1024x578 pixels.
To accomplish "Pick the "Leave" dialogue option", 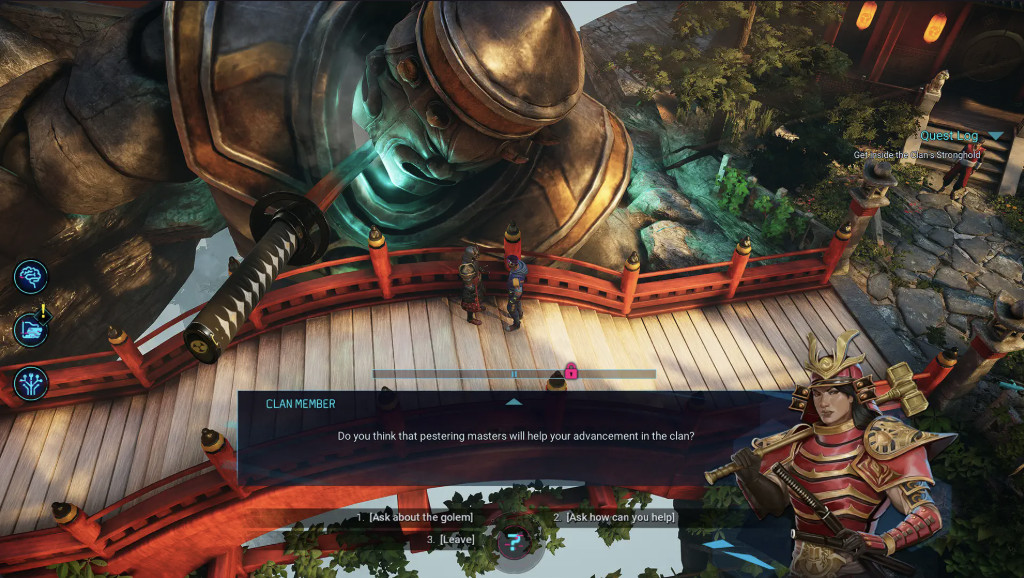I will click(x=450, y=540).
